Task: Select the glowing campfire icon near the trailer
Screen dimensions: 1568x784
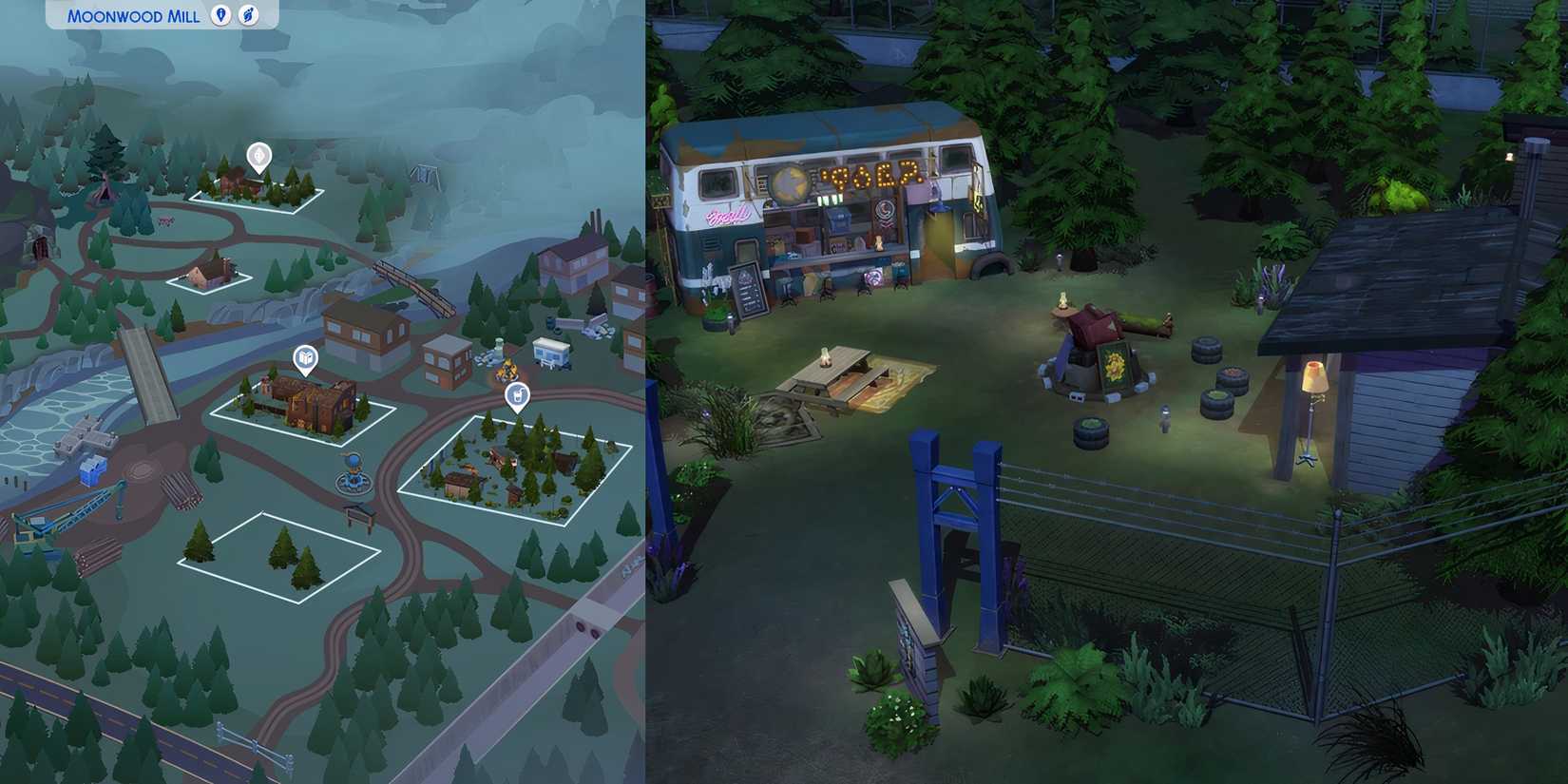Action: coord(507,369)
